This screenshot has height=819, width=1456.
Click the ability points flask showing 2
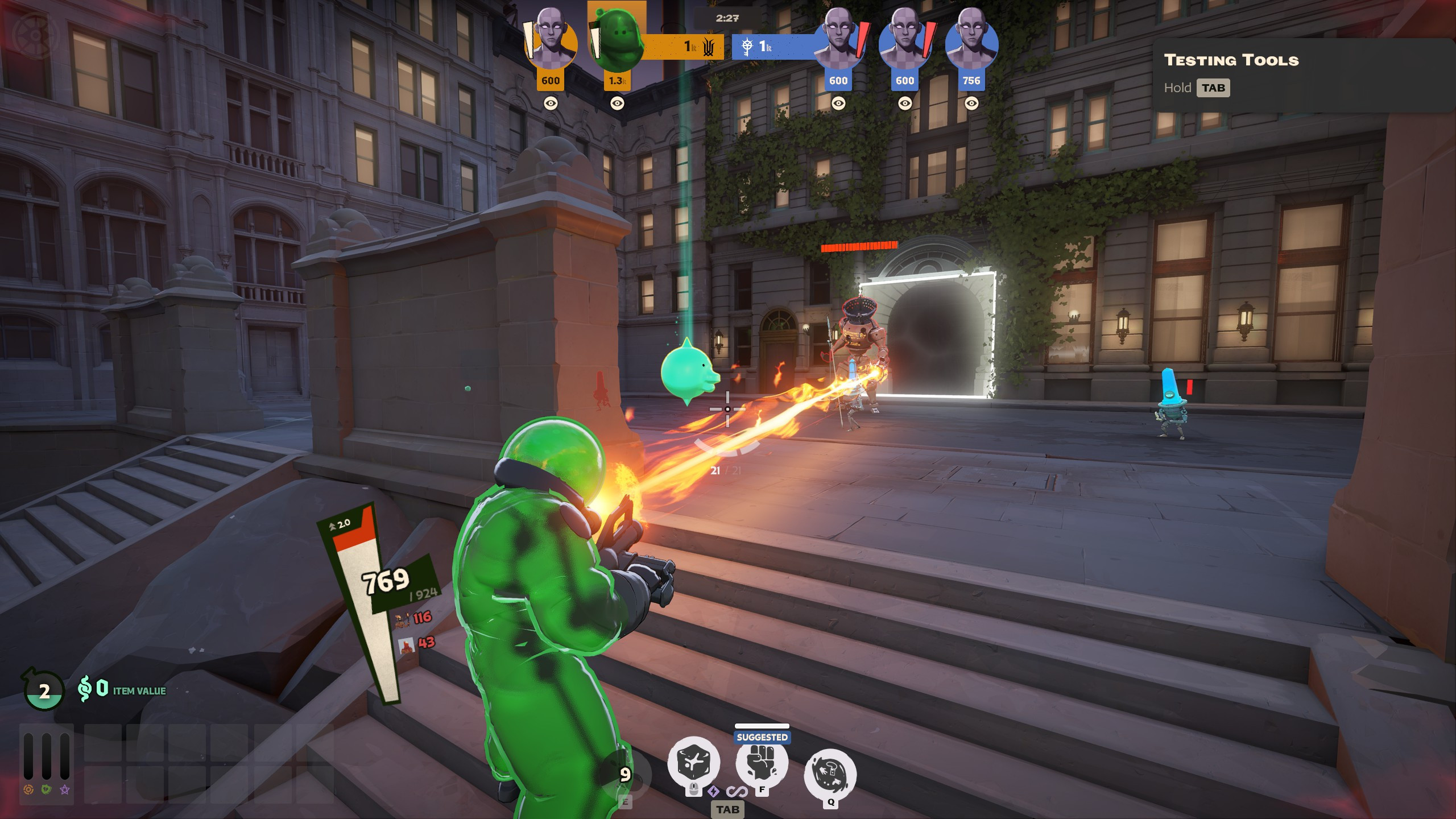coord(43,690)
